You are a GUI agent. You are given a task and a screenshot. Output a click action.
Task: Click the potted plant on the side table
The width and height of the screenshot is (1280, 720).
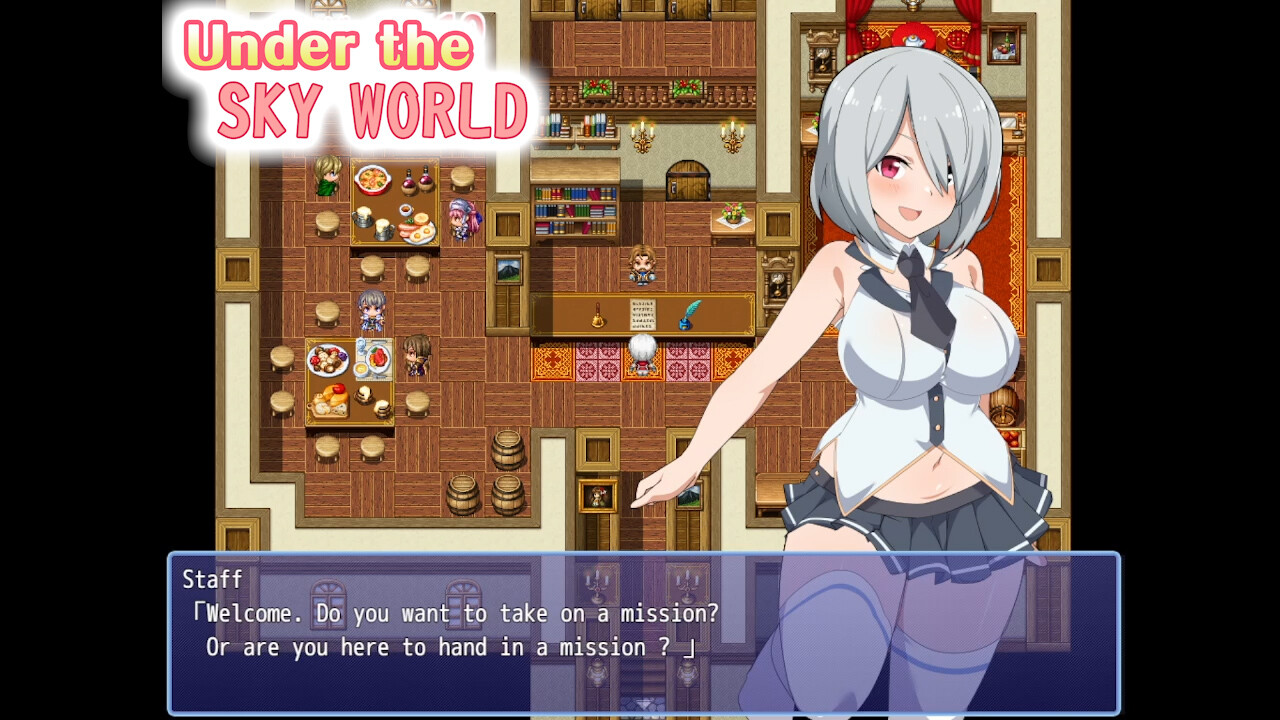[735, 210]
